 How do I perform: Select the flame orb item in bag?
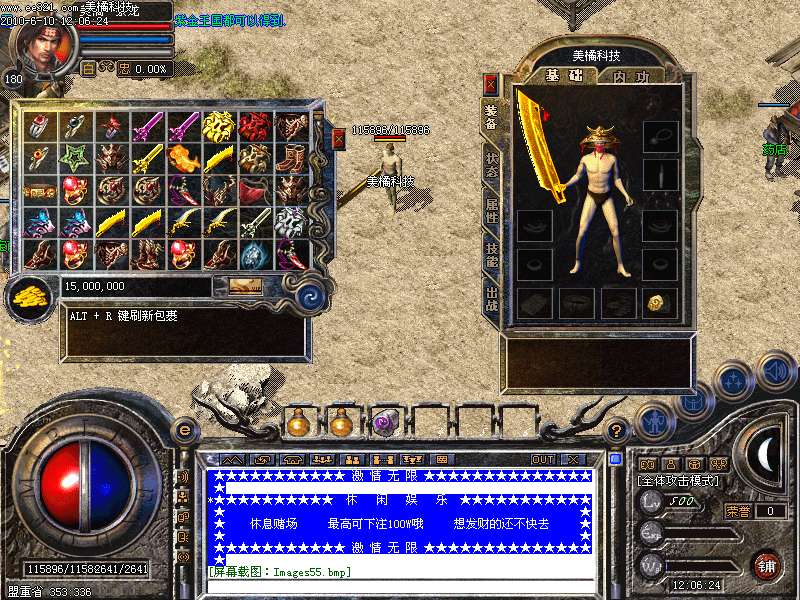click(x=184, y=157)
